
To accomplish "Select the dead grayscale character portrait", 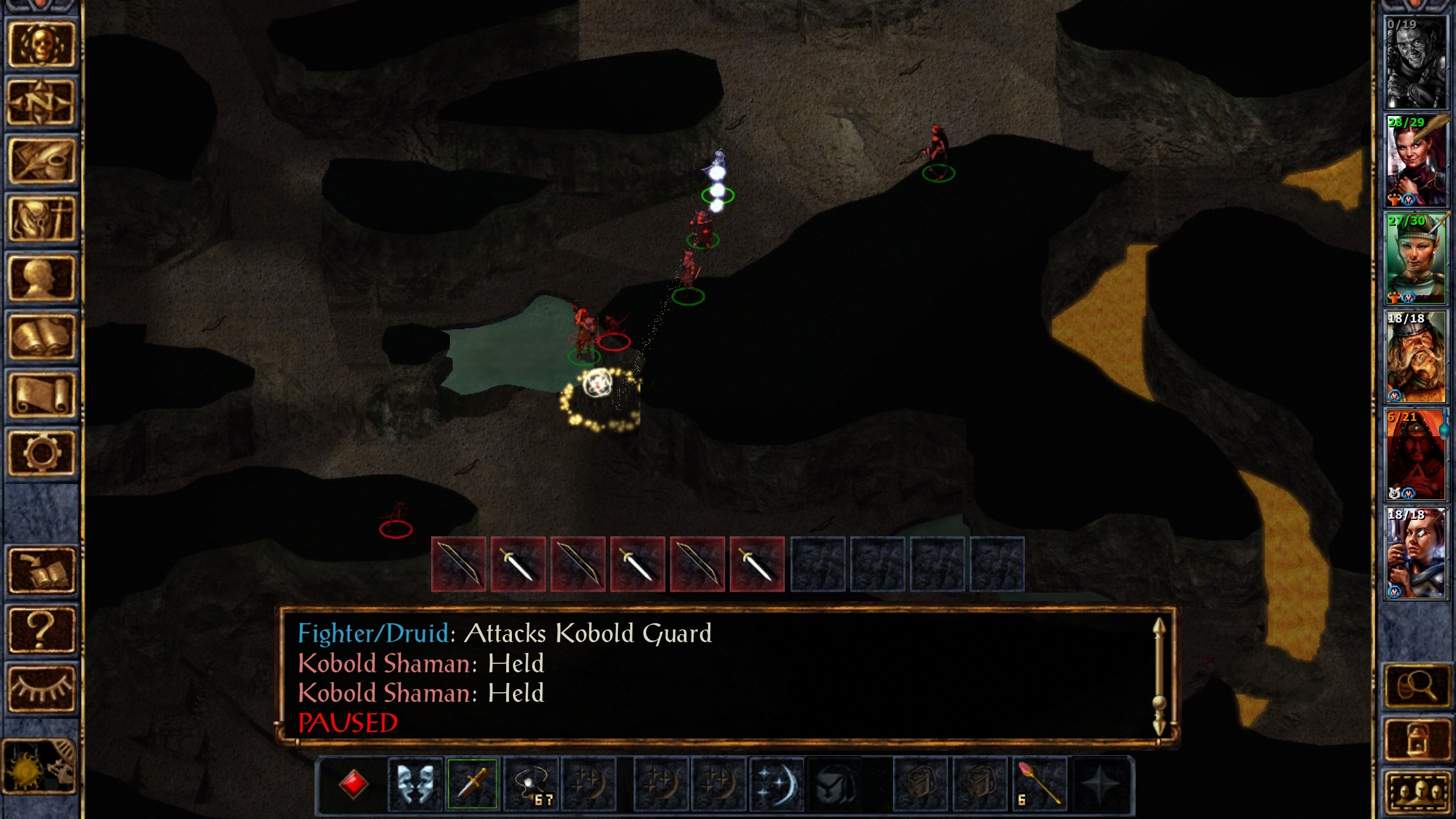I will tap(1415, 63).
